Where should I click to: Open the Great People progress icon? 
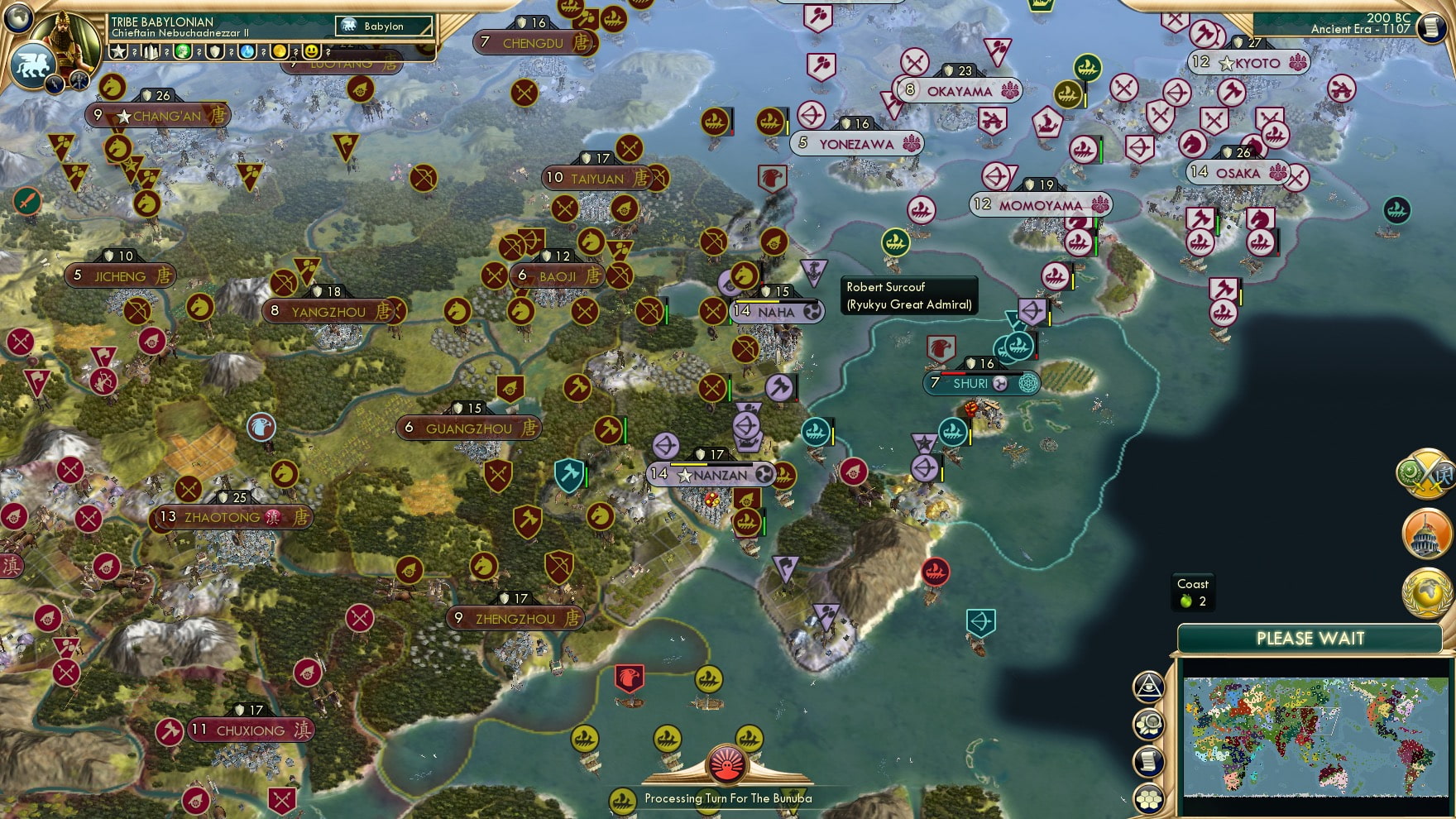(x=183, y=53)
